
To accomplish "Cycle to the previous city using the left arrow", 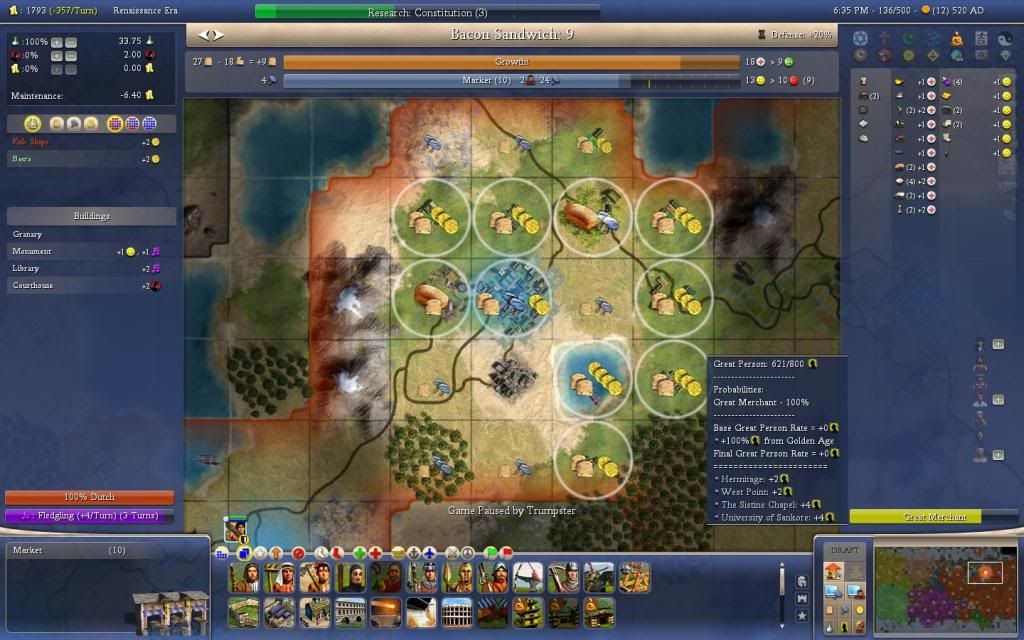I will (x=205, y=35).
